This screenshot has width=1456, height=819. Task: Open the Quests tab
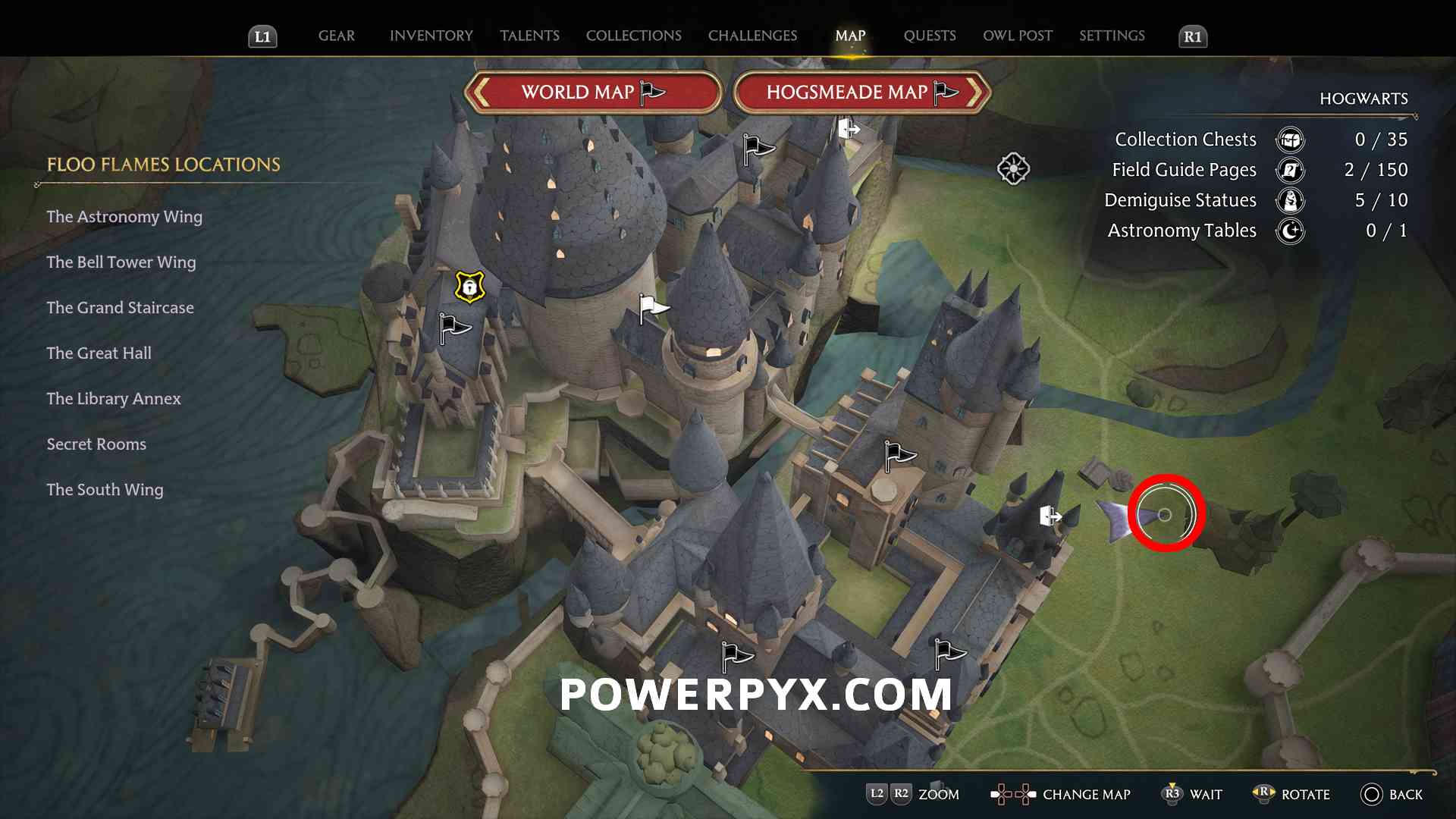pyautogui.click(x=929, y=36)
